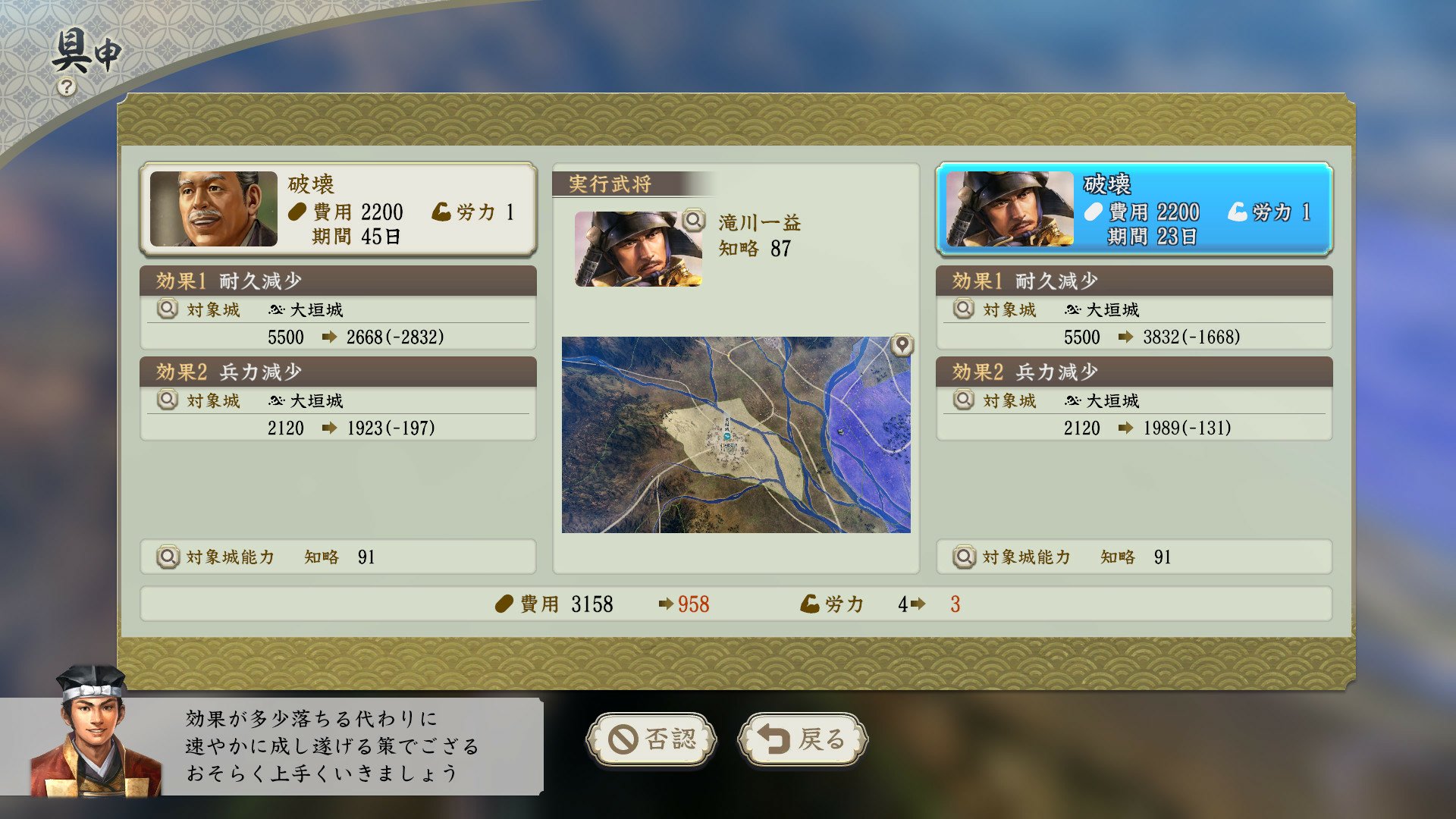Open 対象城 magnifier under right 効果2 兵力減少
Image resolution: width=1456 pixels, height=819 pixels.
[963, 400]
